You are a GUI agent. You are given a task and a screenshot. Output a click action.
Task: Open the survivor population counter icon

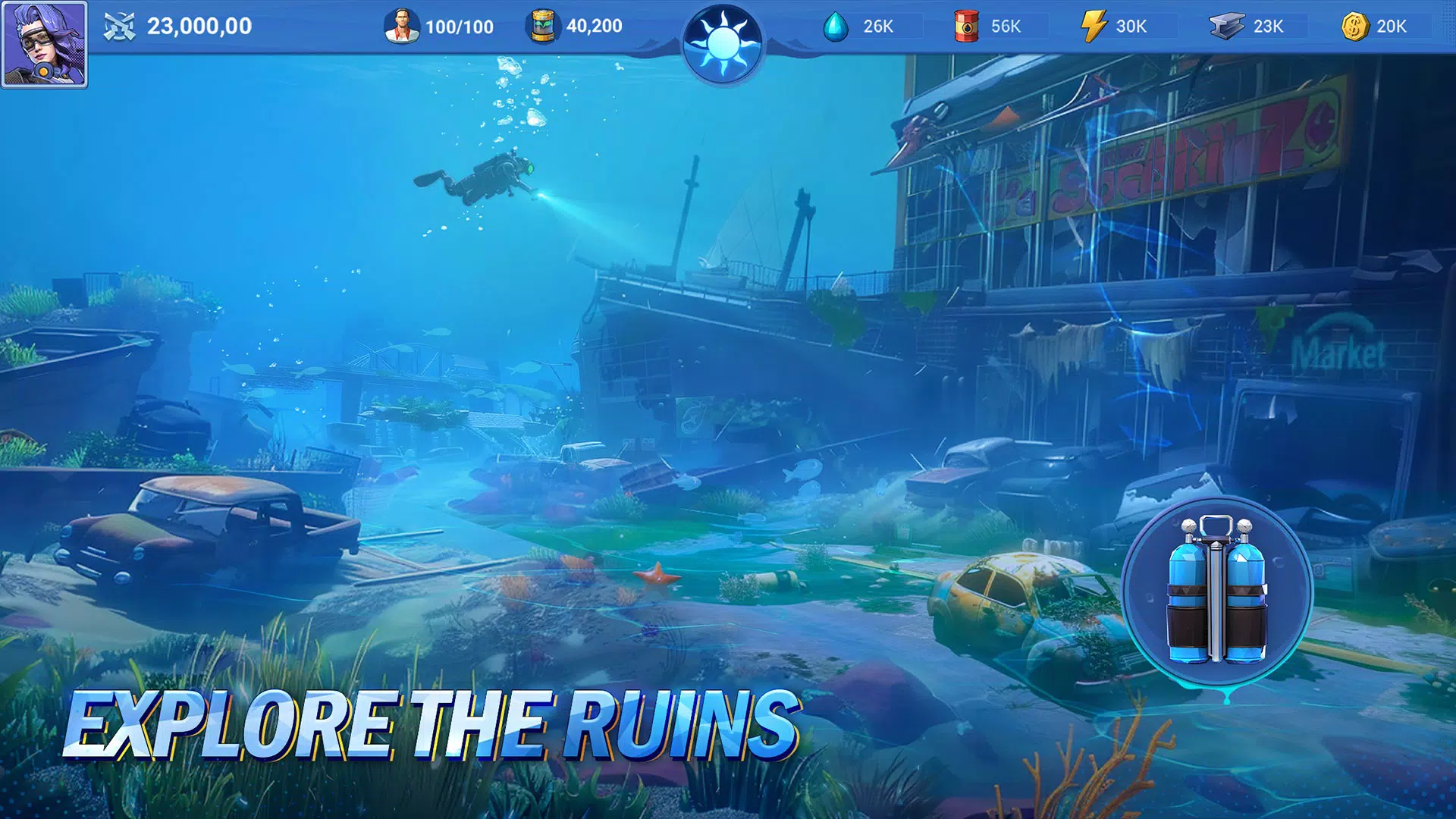(402, 25)
